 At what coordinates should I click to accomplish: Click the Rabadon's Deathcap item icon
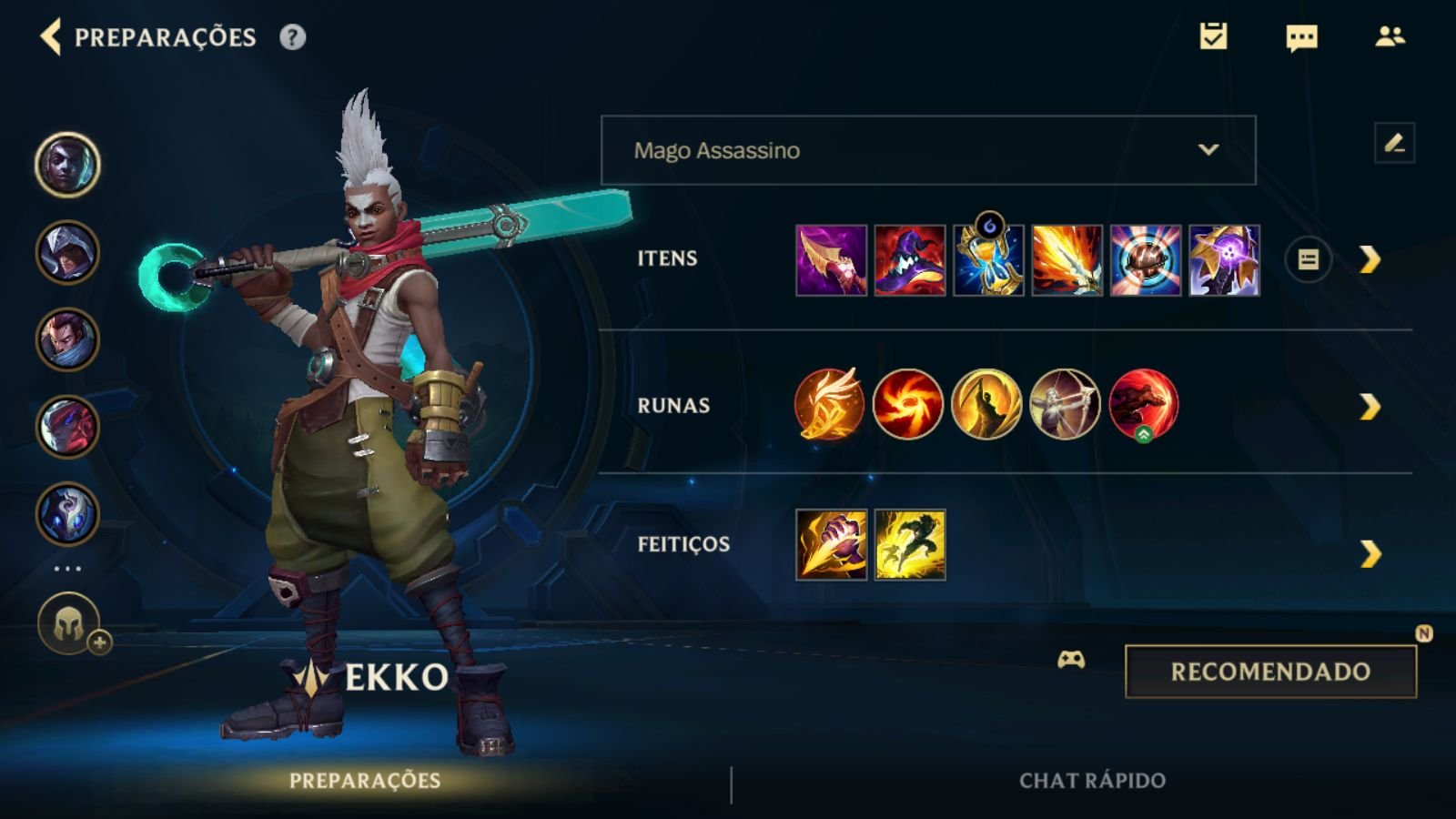pyautogui.click(x=910, y=261)
